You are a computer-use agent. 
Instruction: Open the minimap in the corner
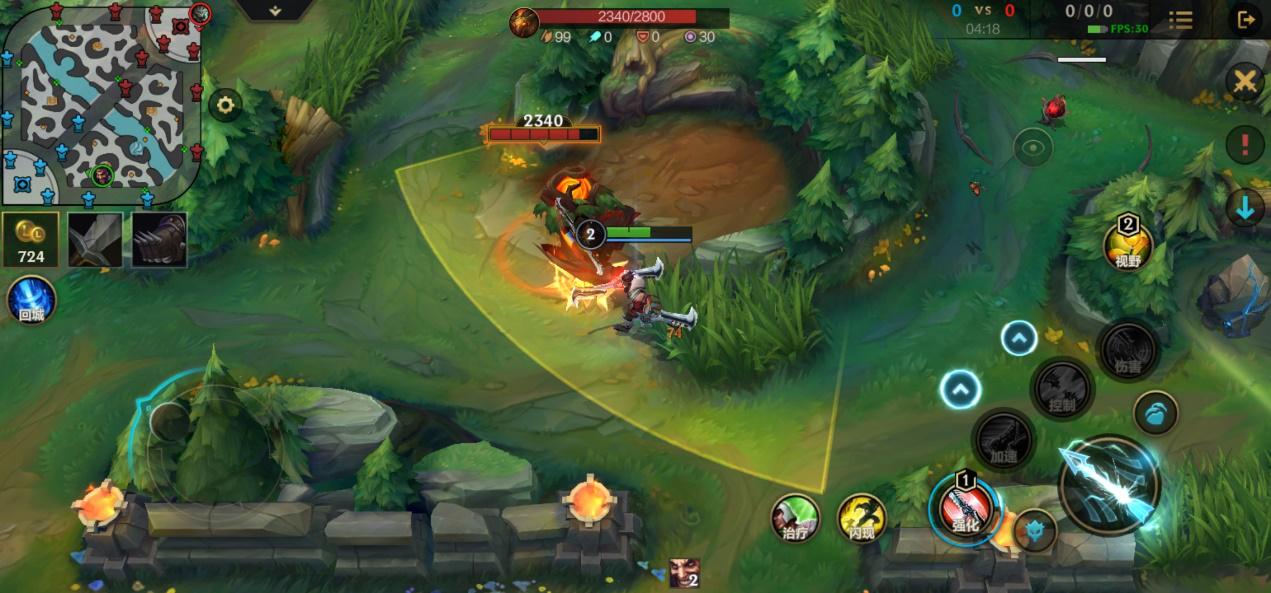tap(100, 103)
